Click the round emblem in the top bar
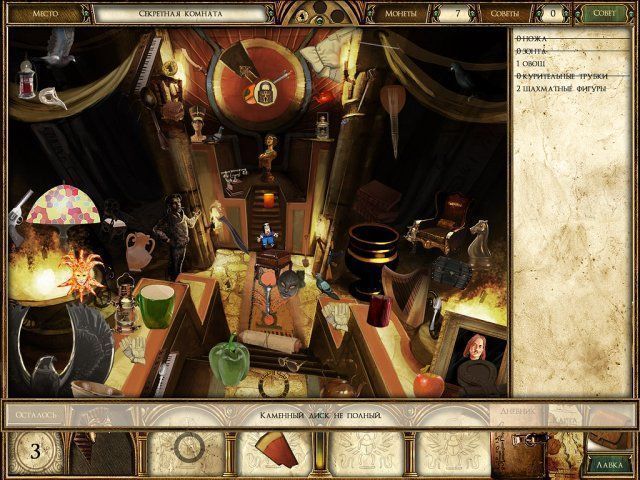Viewport: 640px width, 480px height. click(318, 13)
